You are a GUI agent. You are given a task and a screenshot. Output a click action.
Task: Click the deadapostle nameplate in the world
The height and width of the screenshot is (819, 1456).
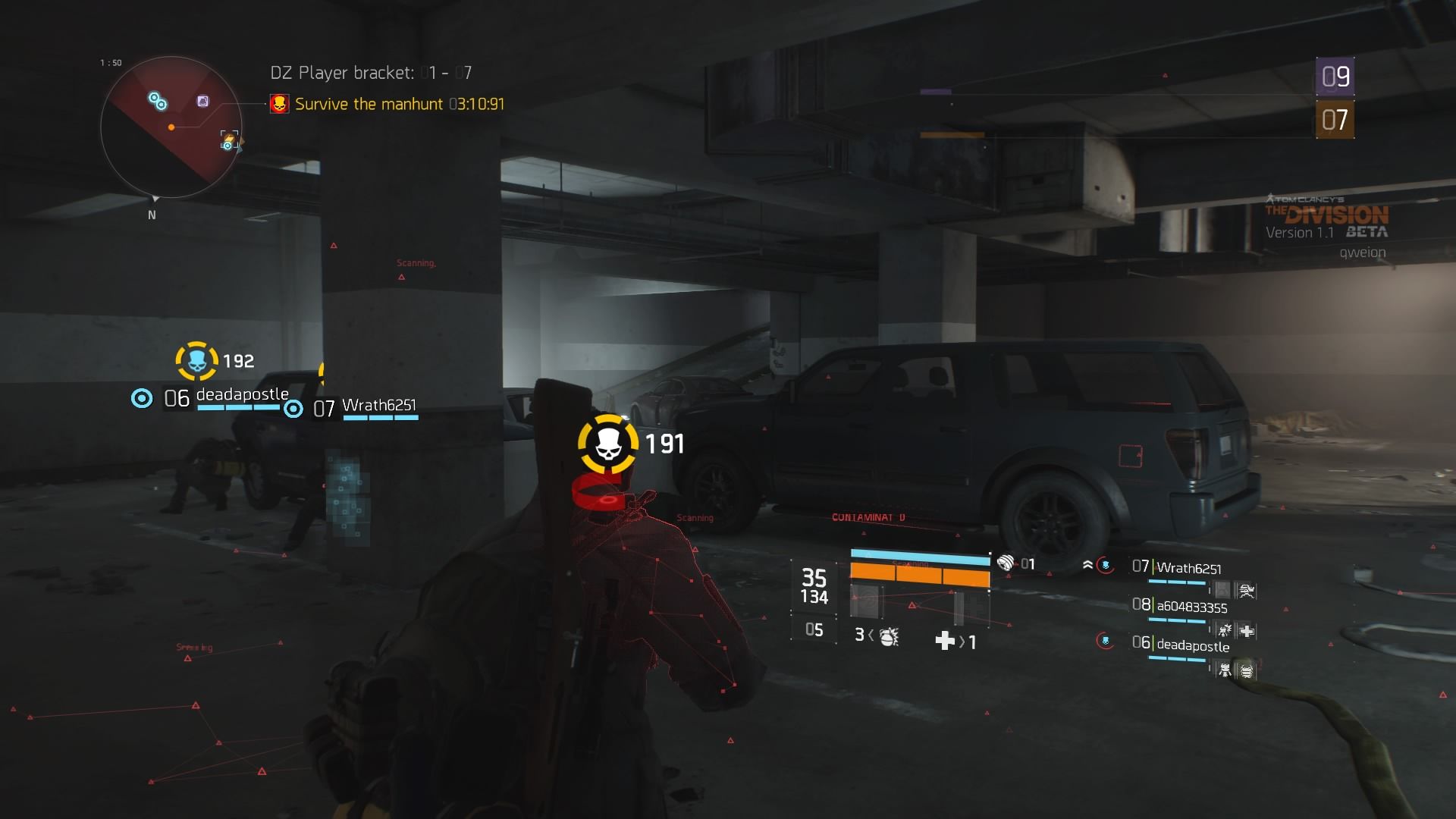click(242, 394)
